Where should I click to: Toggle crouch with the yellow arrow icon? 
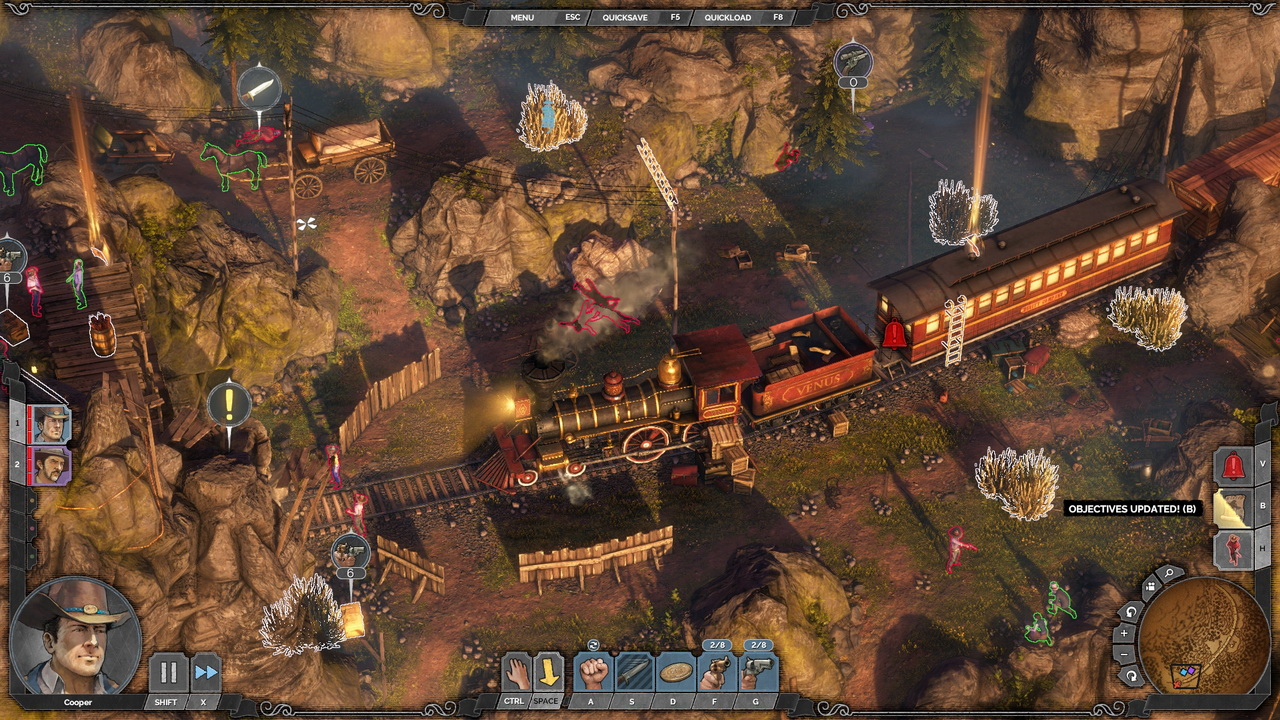548,671
